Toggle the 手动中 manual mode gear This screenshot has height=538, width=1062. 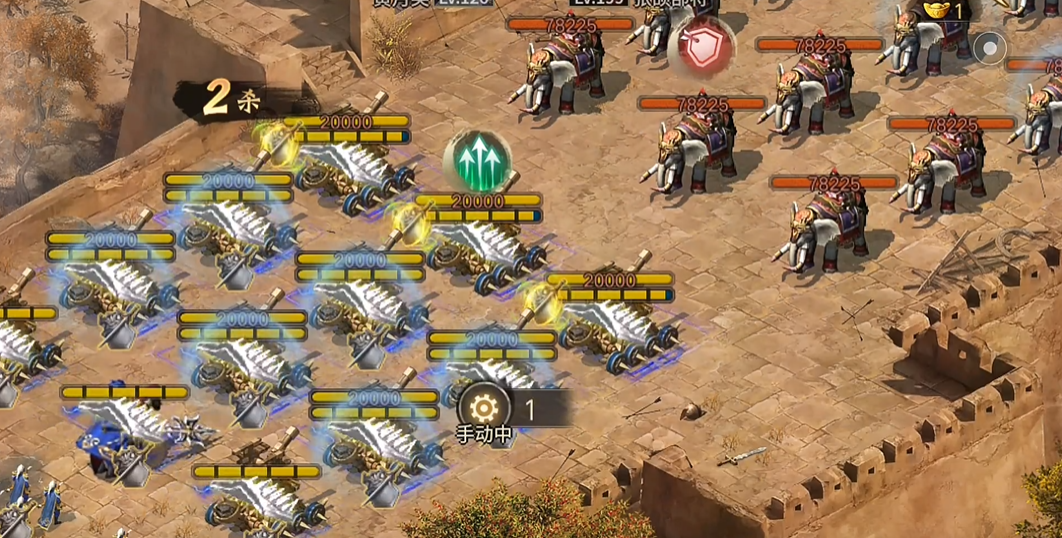484,408
